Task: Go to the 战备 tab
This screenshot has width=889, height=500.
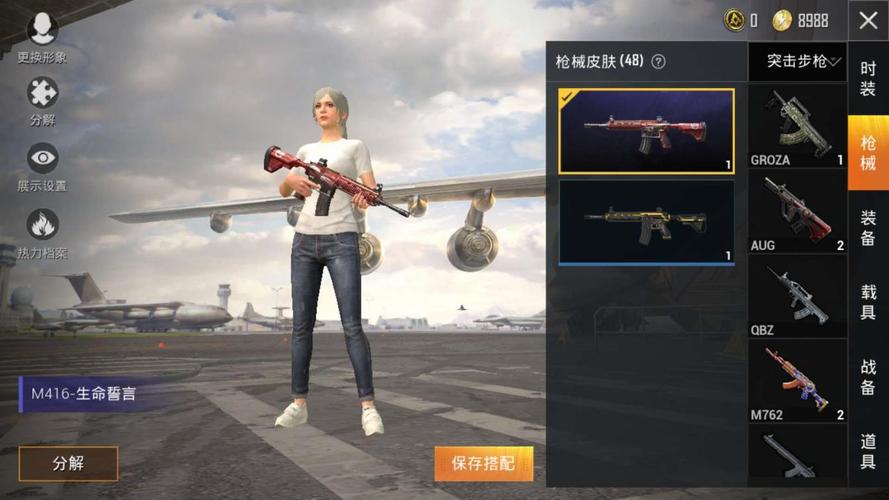Action: tap(868, 376)
